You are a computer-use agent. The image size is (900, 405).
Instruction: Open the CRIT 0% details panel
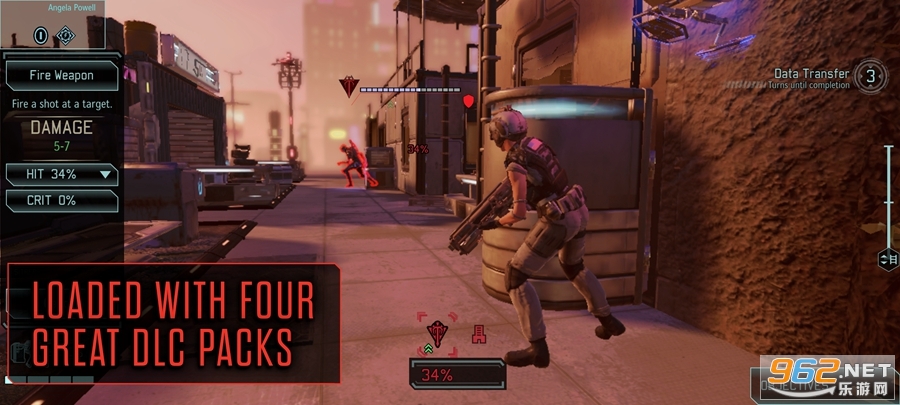[x=61, y=200]
